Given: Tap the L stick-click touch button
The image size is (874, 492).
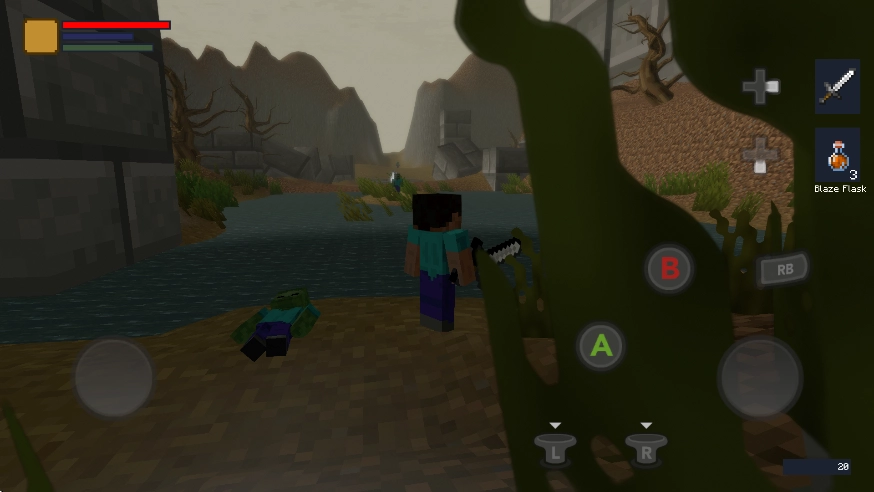Looking at the screenshot, I should [x=555, y=449].
